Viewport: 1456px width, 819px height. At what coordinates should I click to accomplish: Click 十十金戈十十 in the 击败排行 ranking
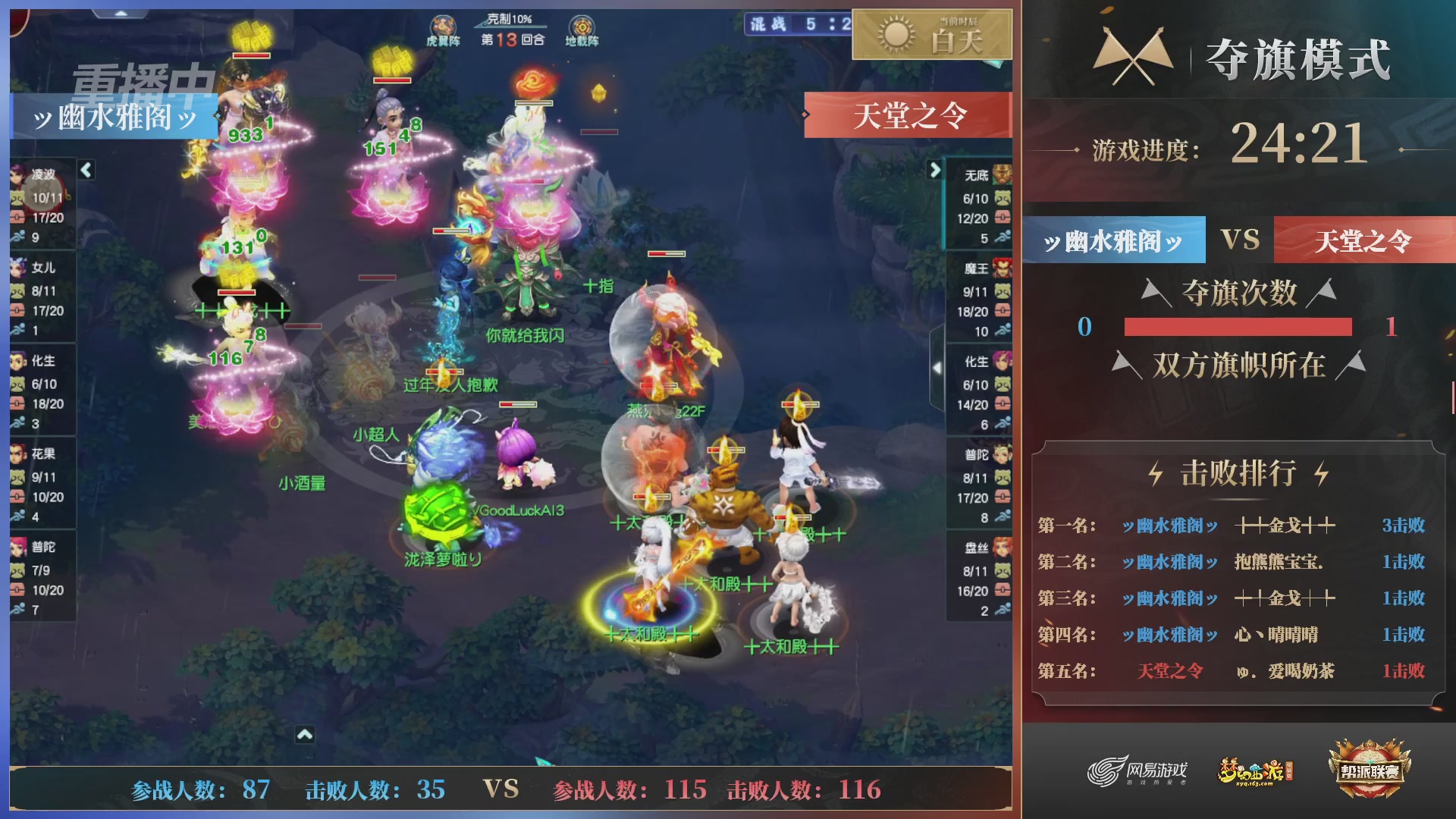pyautogui.click(x=1284, y=525)
